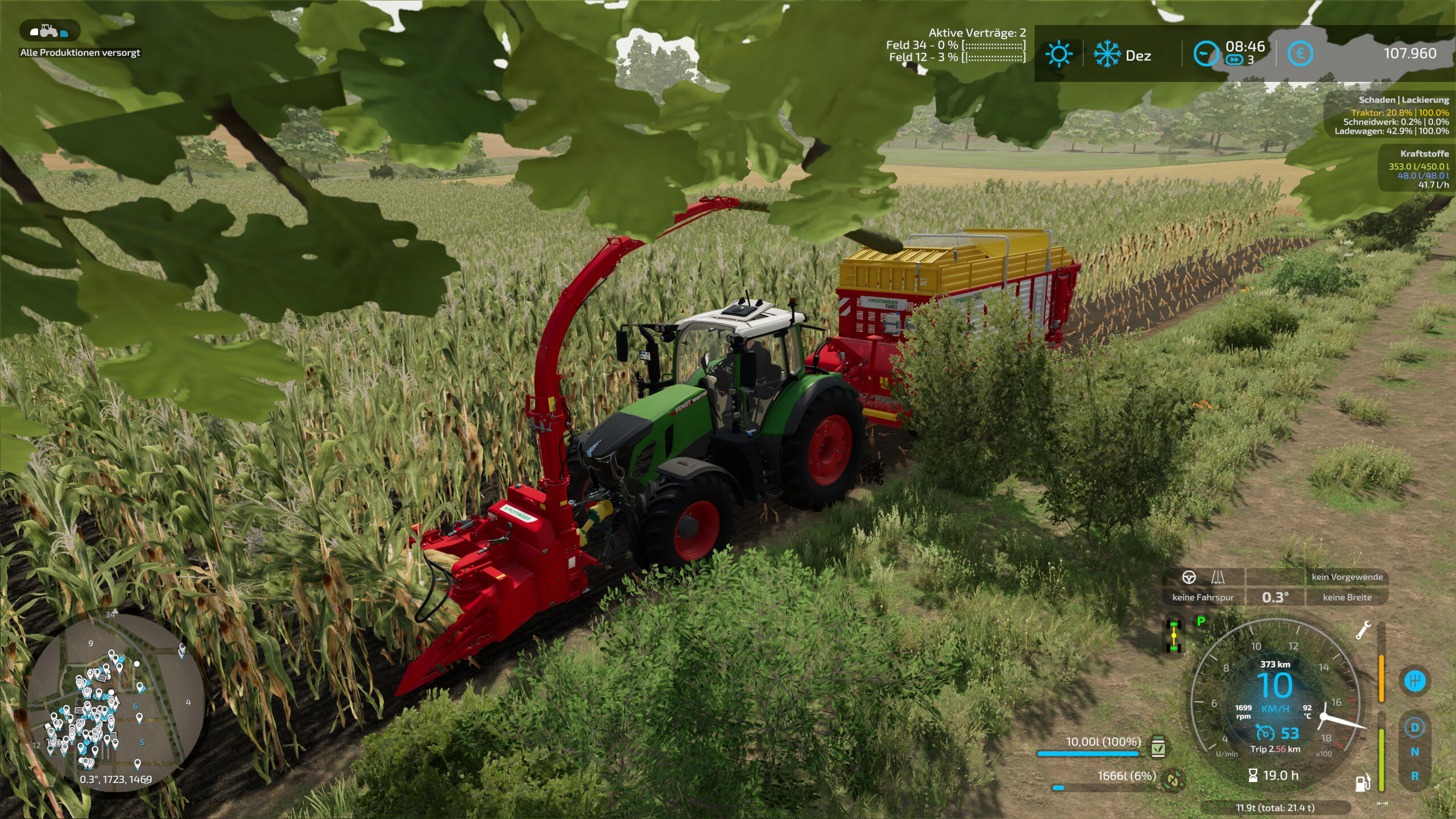Shift into Drive with the D indicator
The width and height of the screenshot is (1456, 819).
[1414, 727]
